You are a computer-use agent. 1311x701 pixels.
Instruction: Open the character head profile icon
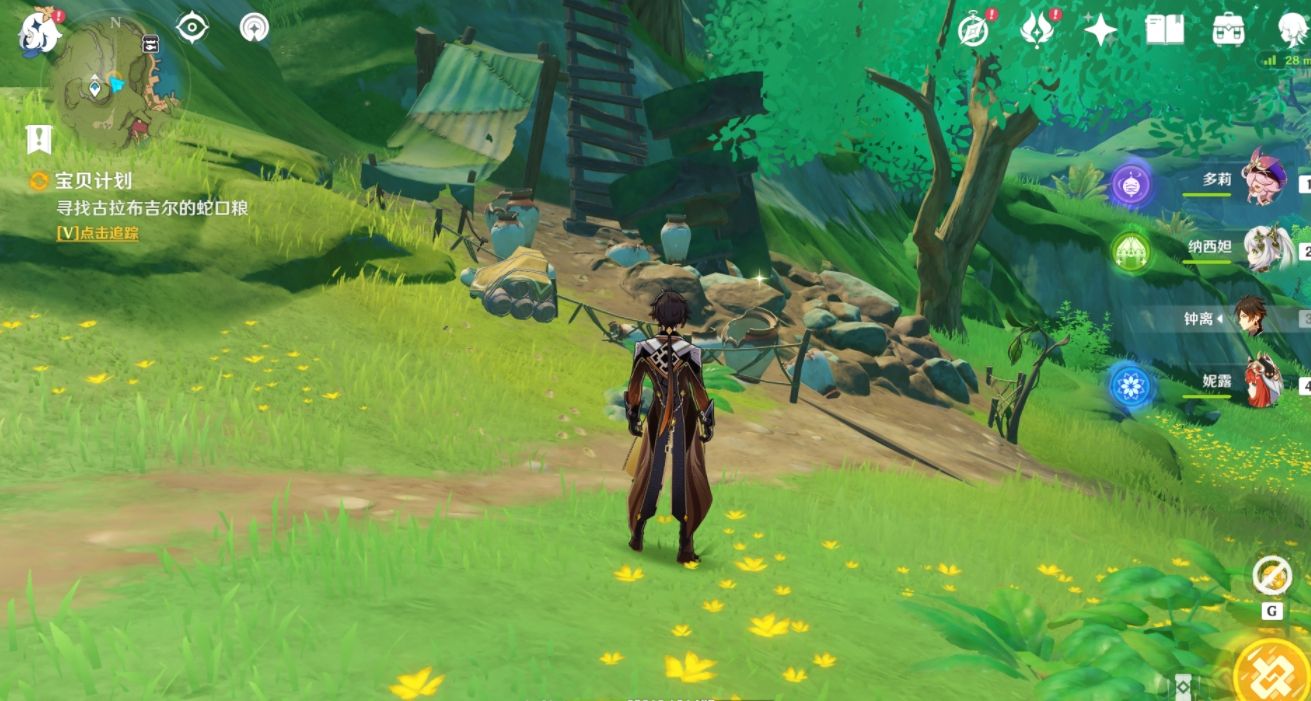click(x=1292, y=30)
